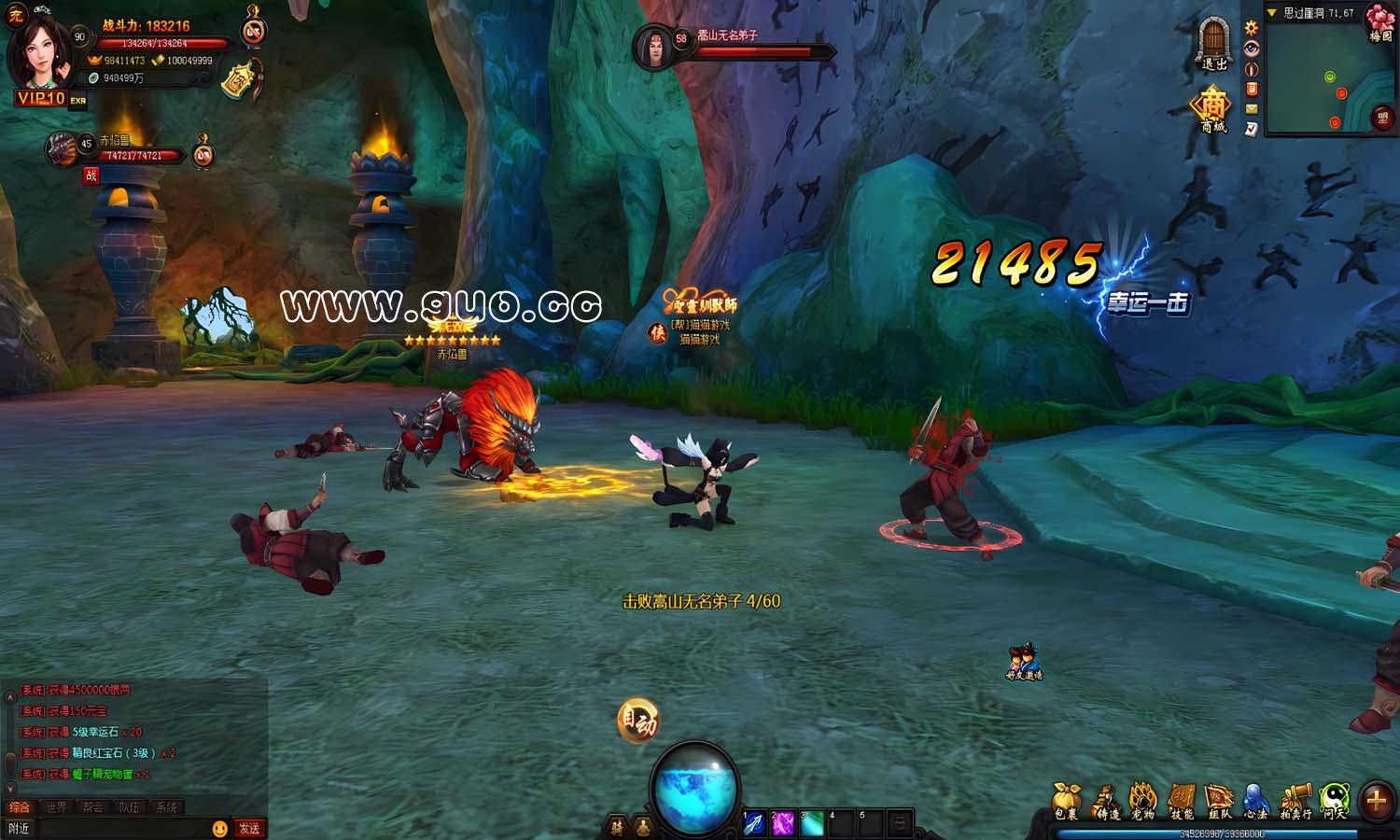Open the 宠物 pet panel
Screen dimensions: 1400x840
[x=1143, y=801]
